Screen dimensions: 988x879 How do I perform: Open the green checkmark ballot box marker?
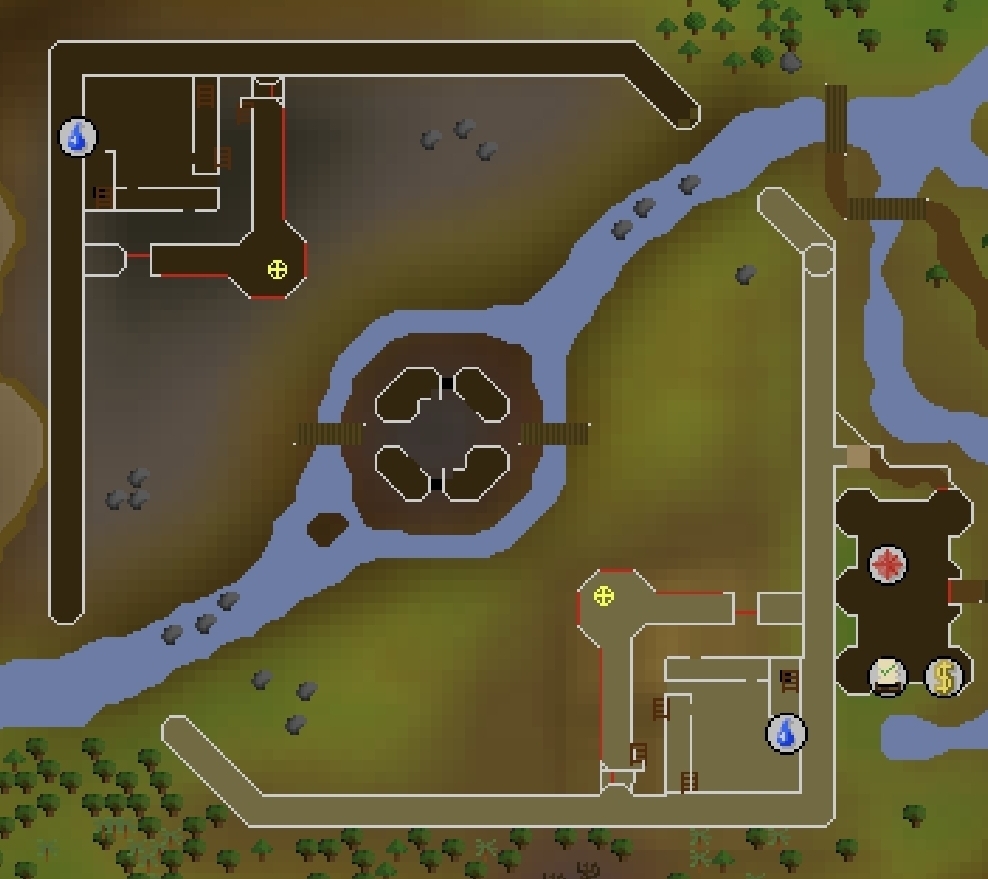[x=887, y=677]
